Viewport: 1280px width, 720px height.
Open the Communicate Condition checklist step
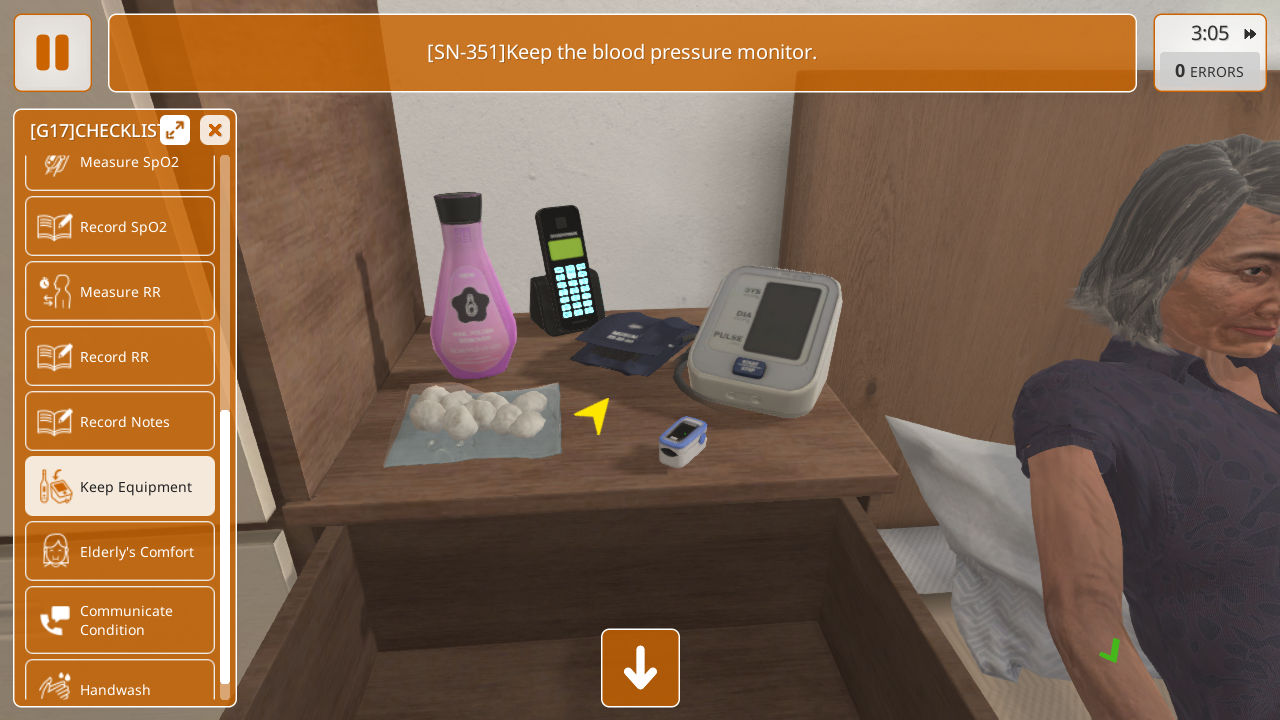(x=120, y=620)
